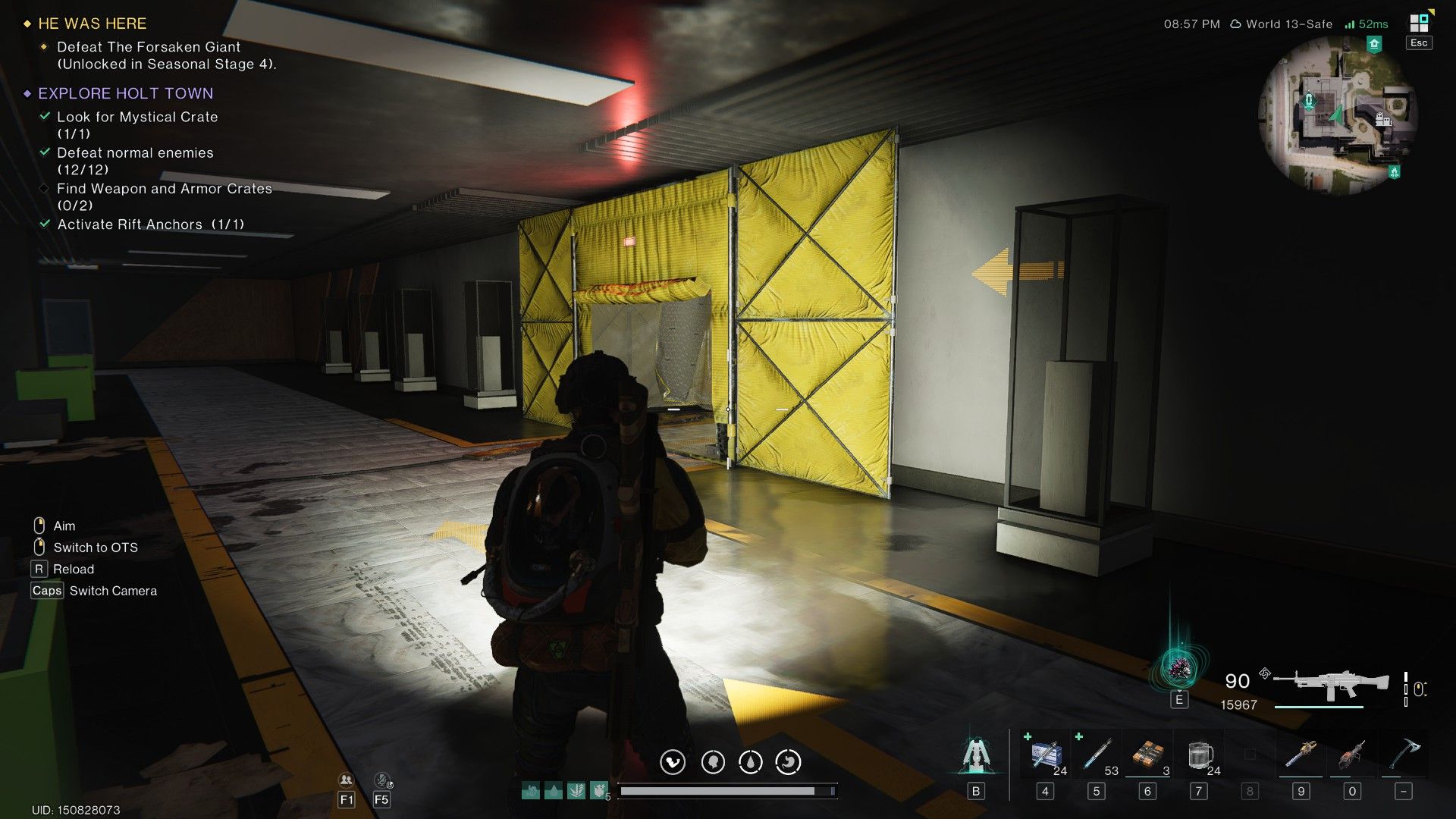The image size is (1456, 819).
Task: Activate the glowing deviation ability icon
Action: 1178,669
